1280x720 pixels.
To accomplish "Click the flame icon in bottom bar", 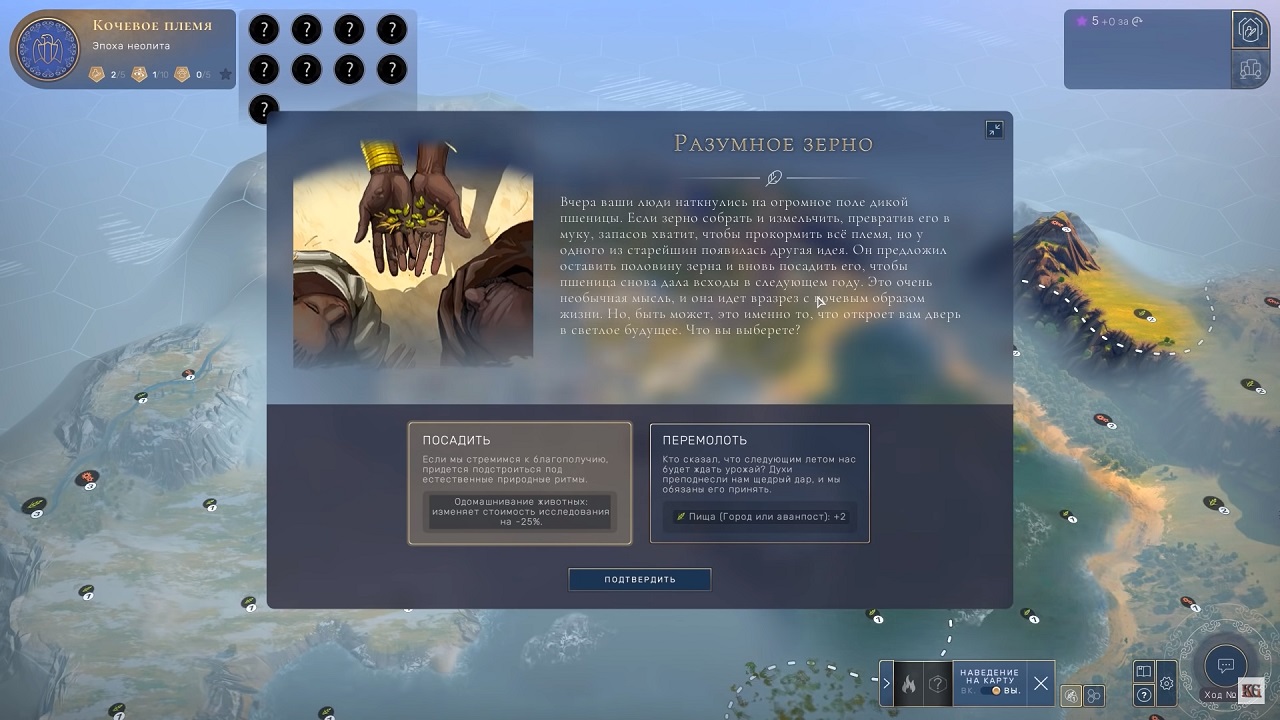I will [909, 684].
